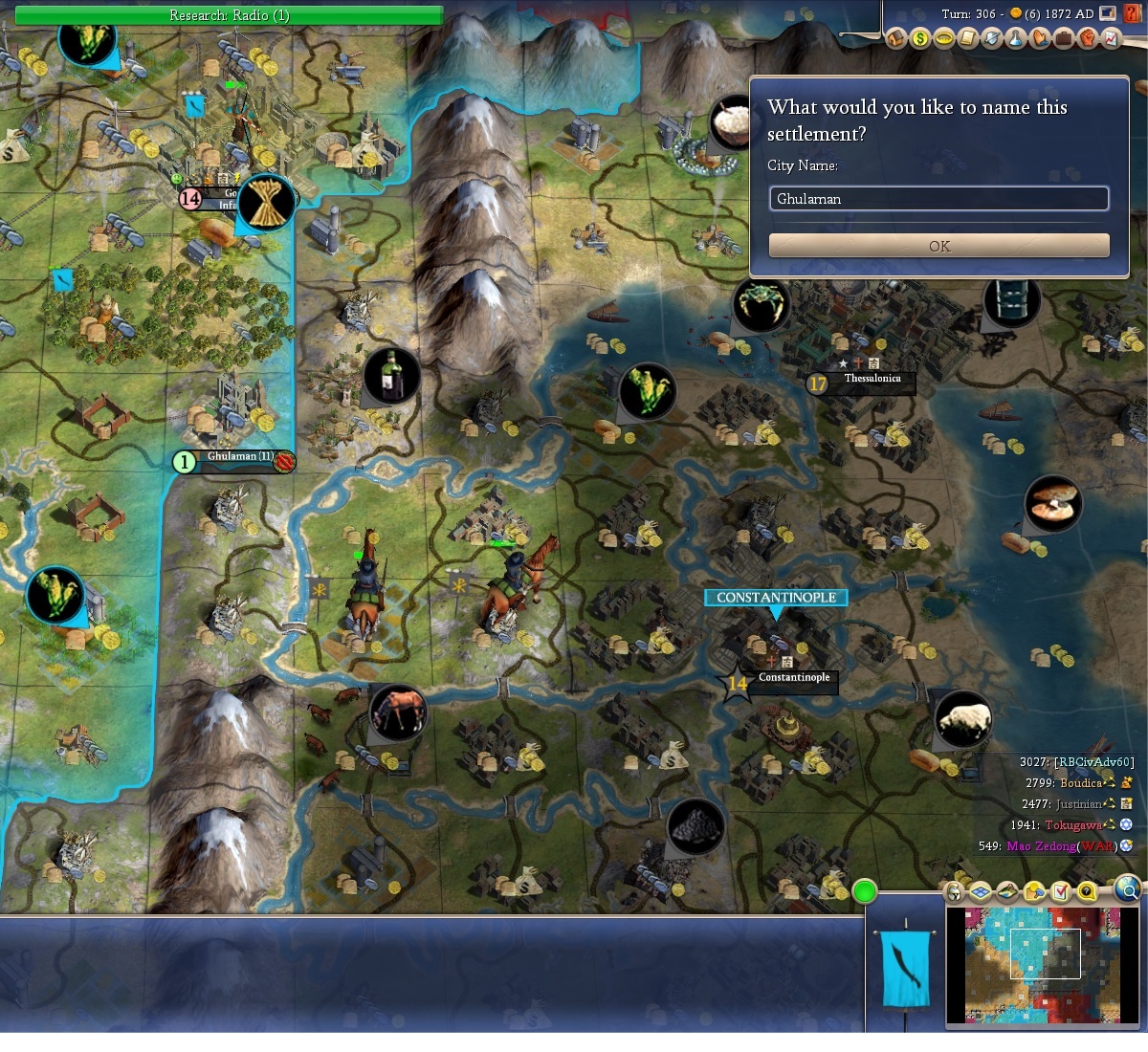Open the military advisor sword-and-shield icon
1148x1052 pixels.
coord(992,38)
